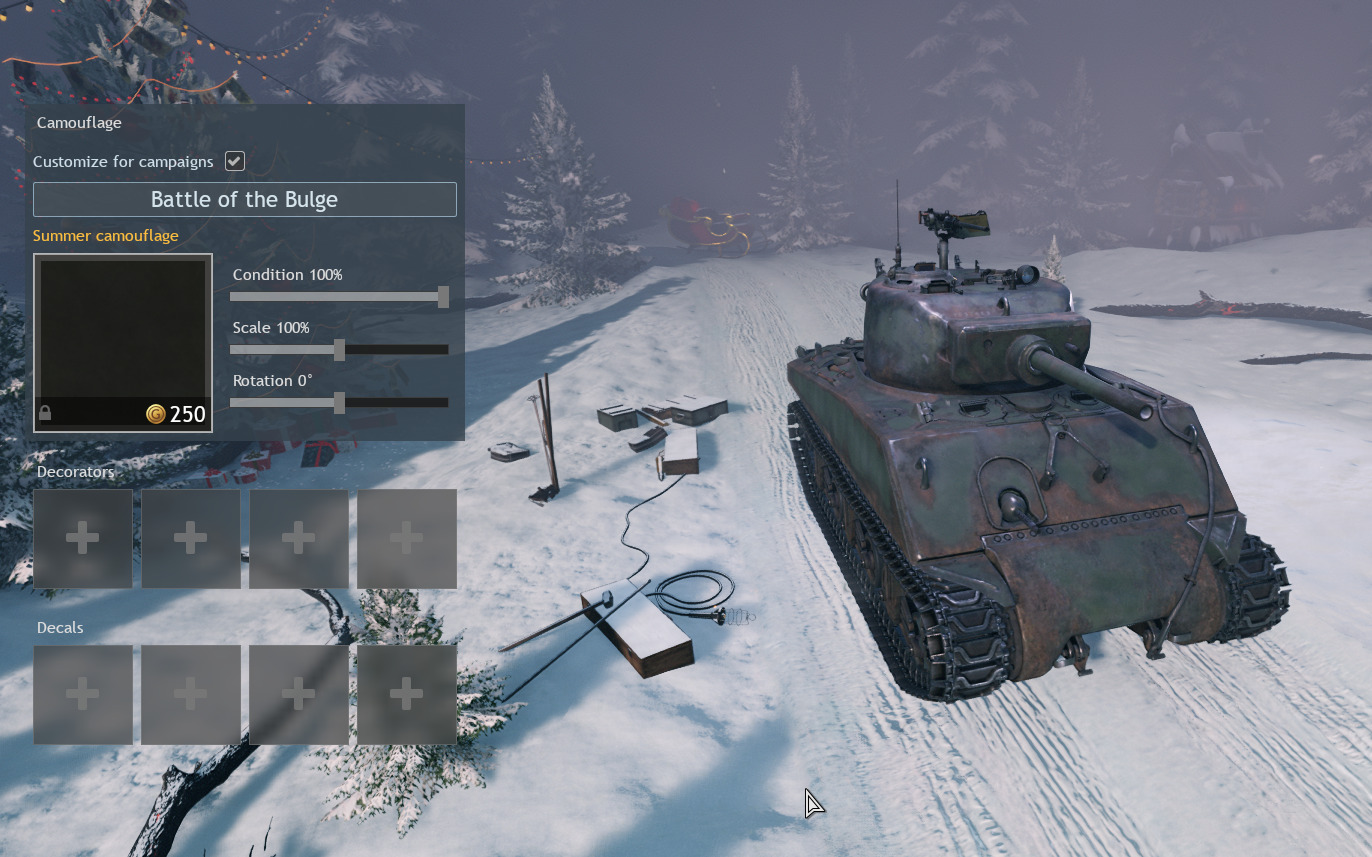This screenshot has width=1372, height=857.
Task: Adjust the Scale slider handle
Action: (x=339, y=349)
